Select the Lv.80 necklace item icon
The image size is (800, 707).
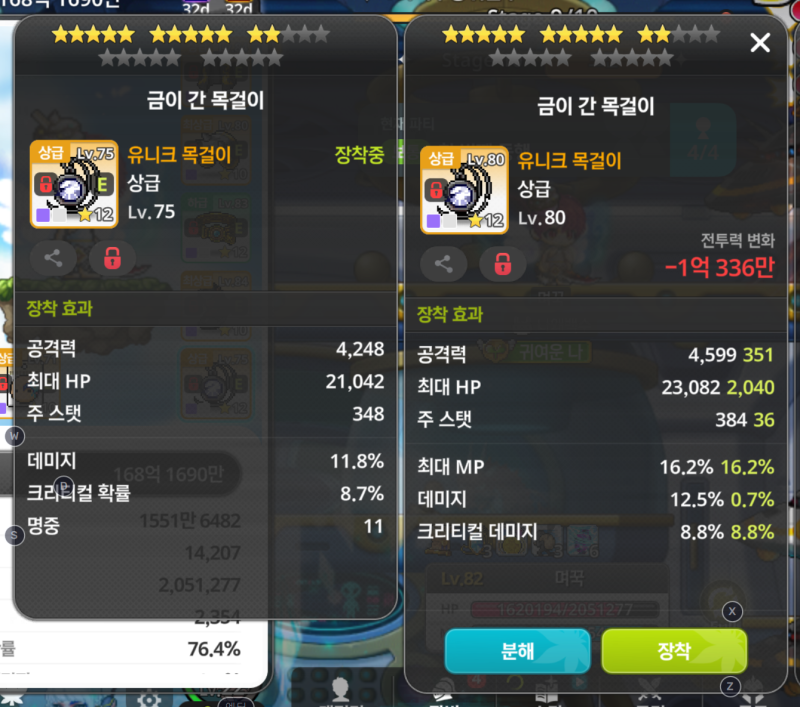[x=465, y=189]
